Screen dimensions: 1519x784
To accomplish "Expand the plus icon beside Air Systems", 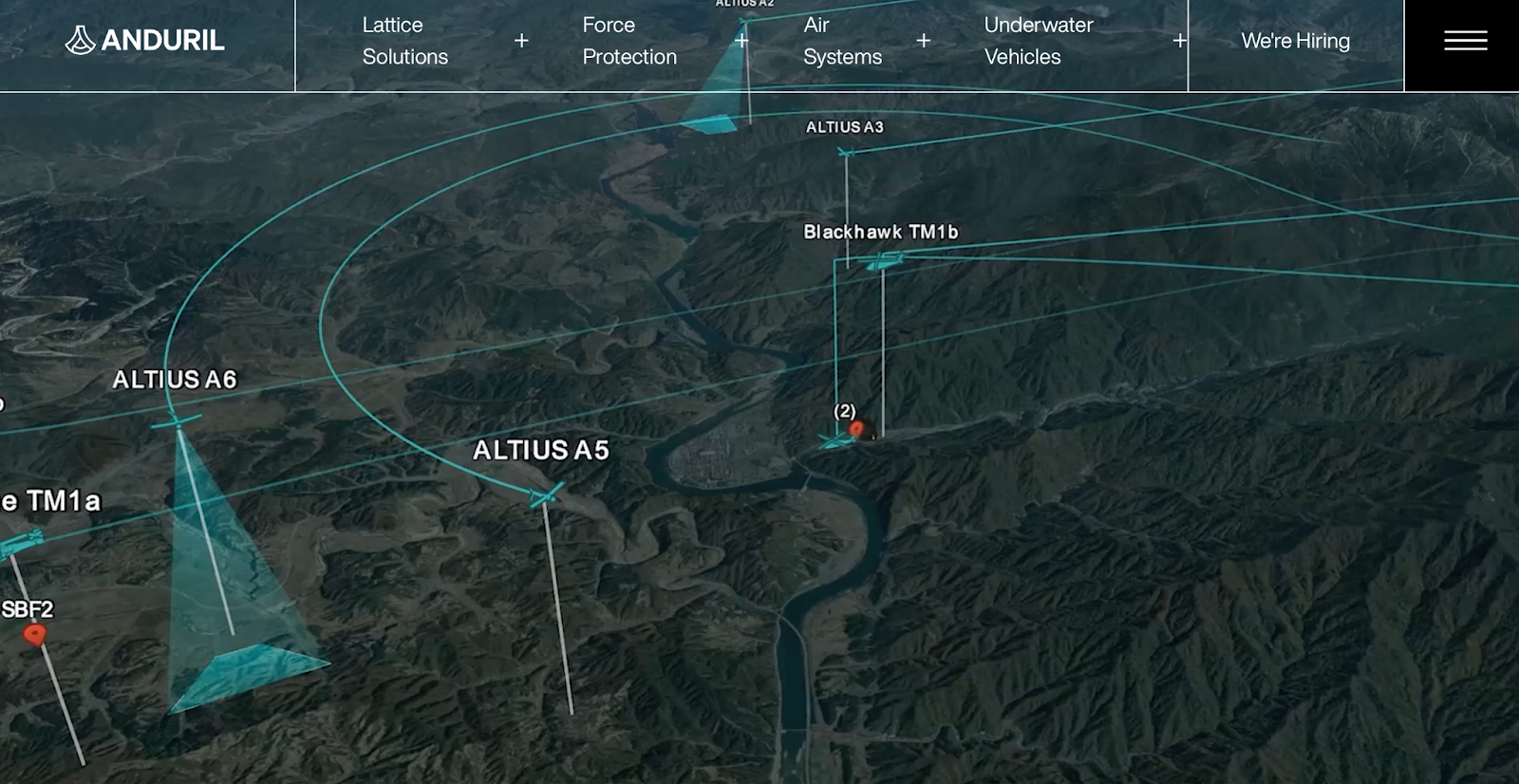I will click(924, 41).
